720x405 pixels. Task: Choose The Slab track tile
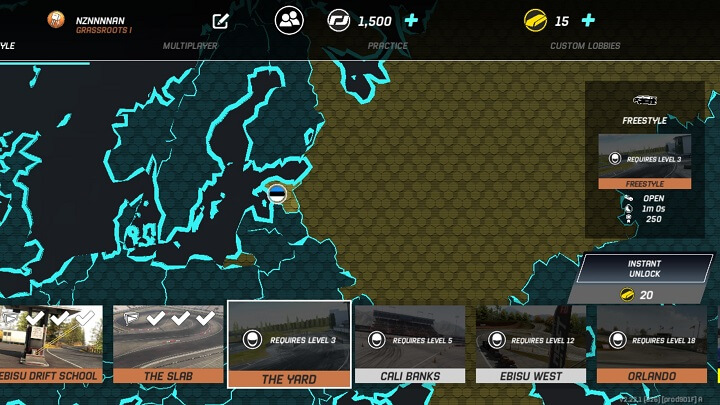point(168,345)
